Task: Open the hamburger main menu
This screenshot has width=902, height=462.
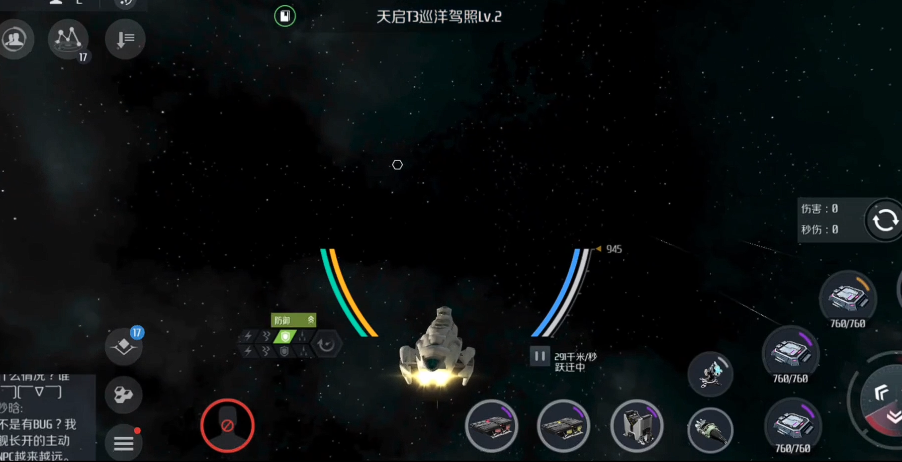Action: coord(124,441)
